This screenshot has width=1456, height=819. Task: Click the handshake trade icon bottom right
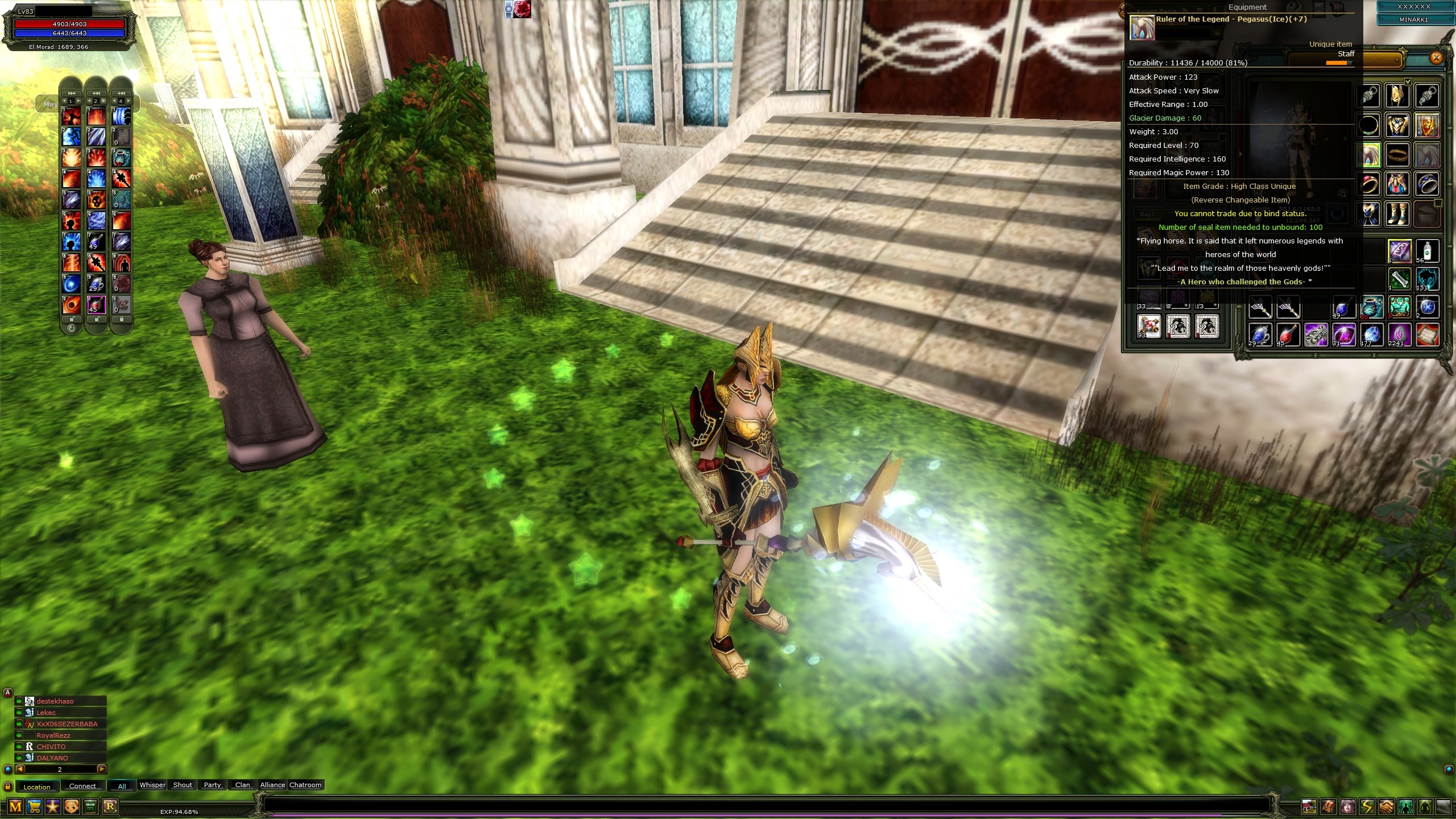(x=1385, y=806)
